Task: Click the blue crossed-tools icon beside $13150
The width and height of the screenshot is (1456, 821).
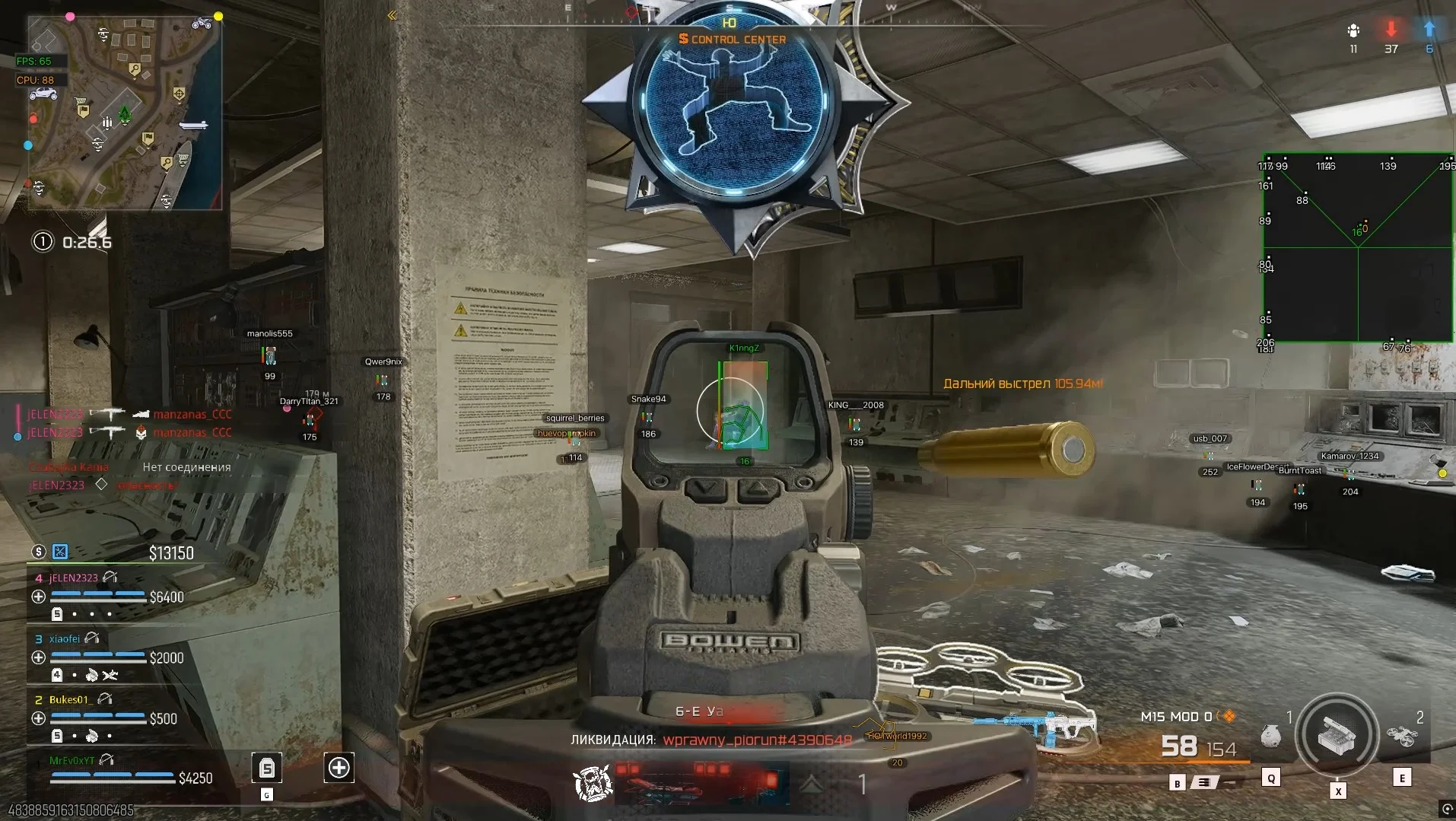Action: click(x=59, y=552)
